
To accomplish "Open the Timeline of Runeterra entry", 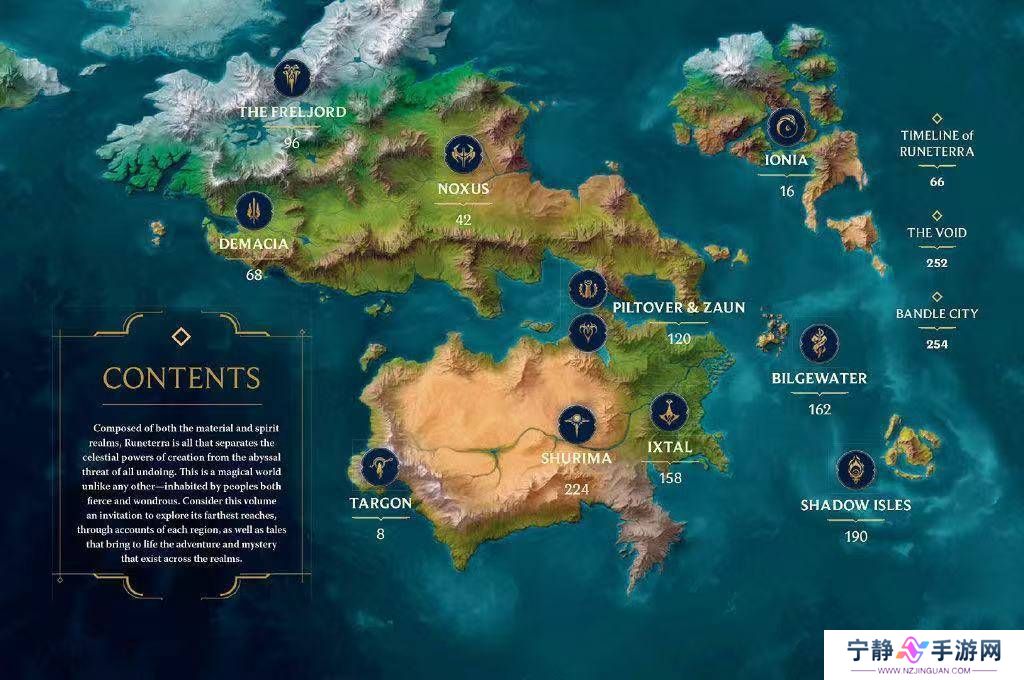I will (937, 143).
